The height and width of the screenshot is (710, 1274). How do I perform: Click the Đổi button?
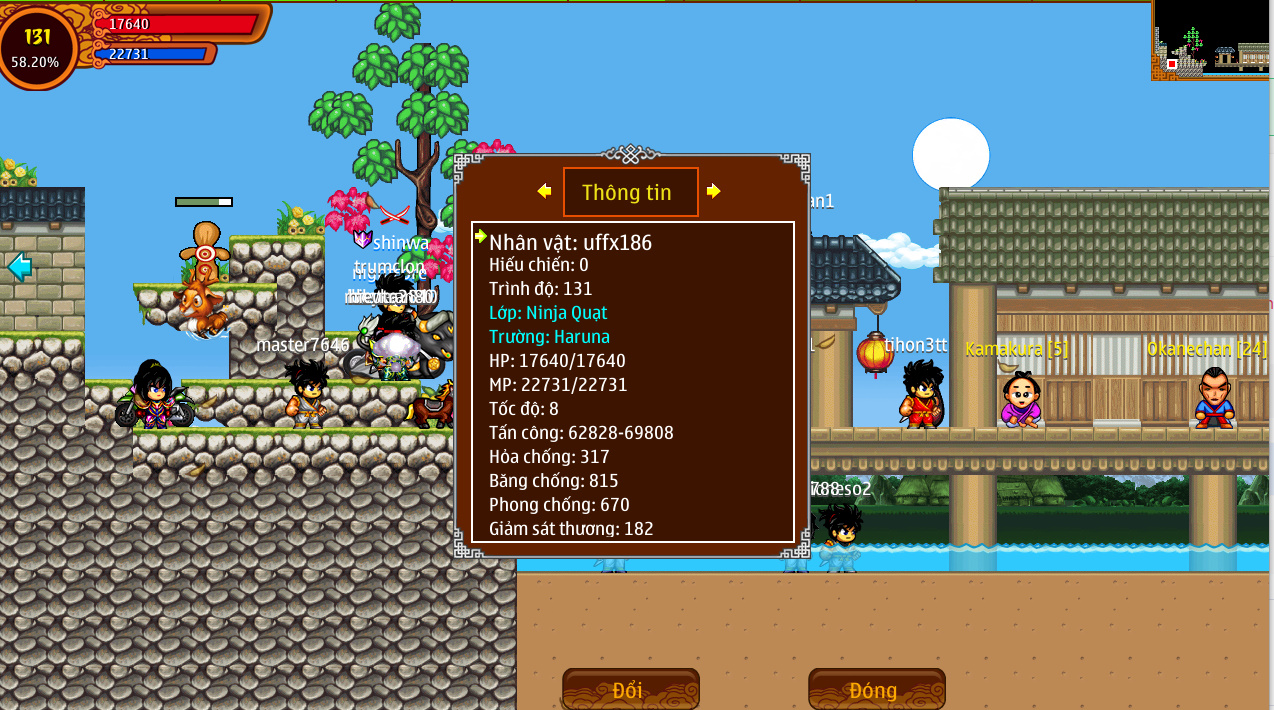coord(630,689)
